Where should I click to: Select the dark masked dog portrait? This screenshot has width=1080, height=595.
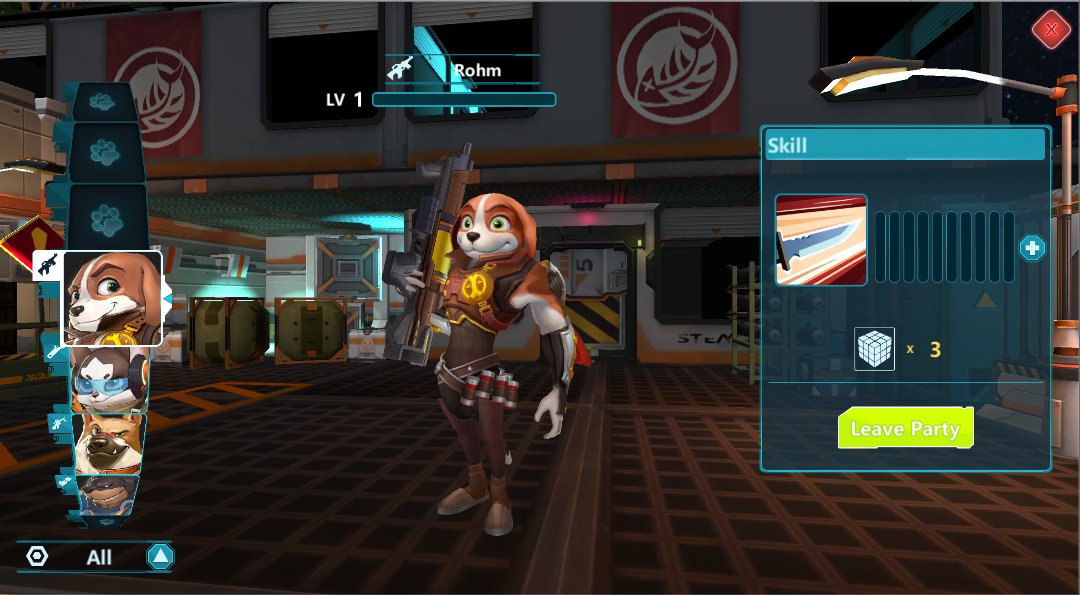click(108, 495)
